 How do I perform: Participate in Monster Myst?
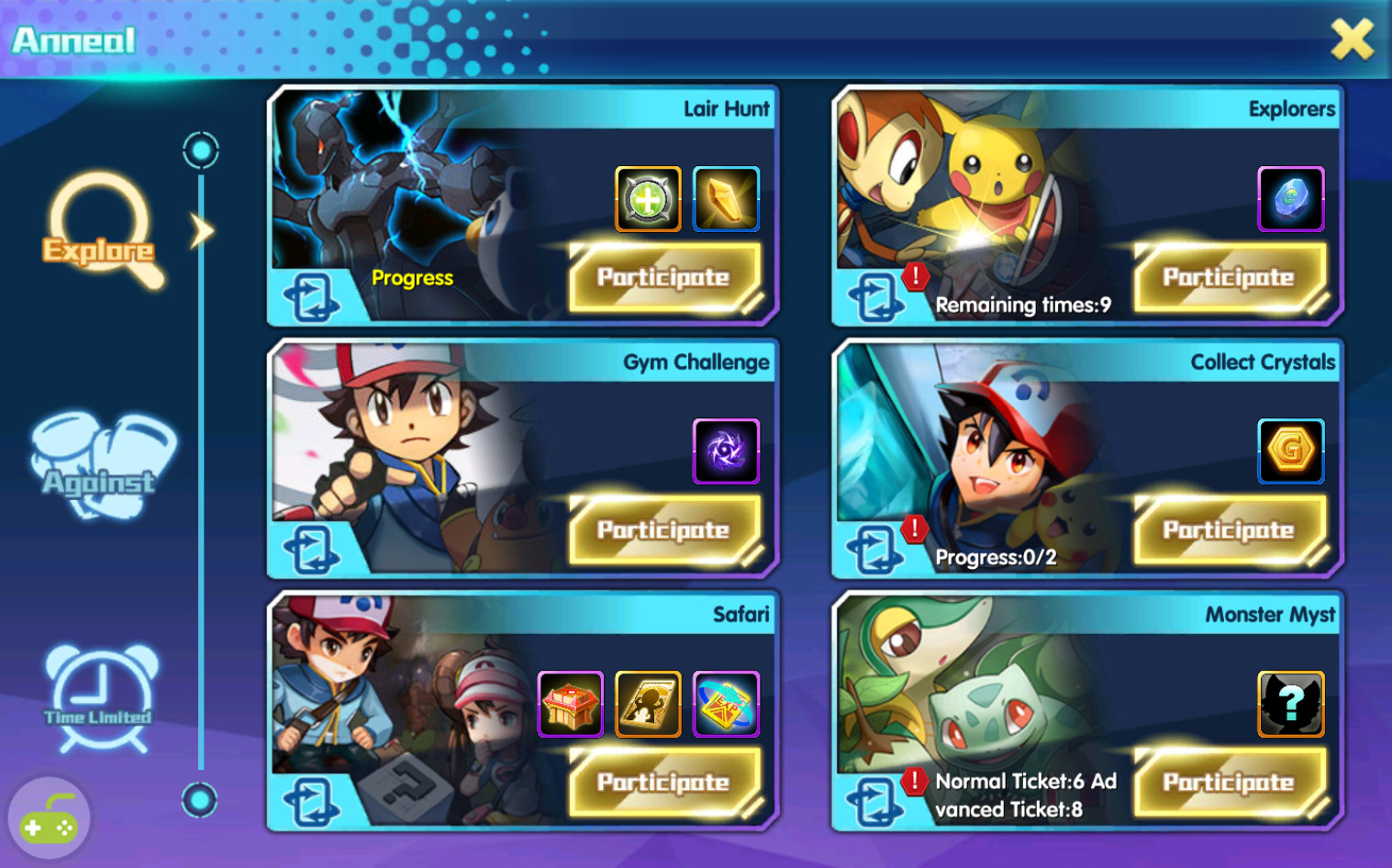click(x=1229, y=782)
